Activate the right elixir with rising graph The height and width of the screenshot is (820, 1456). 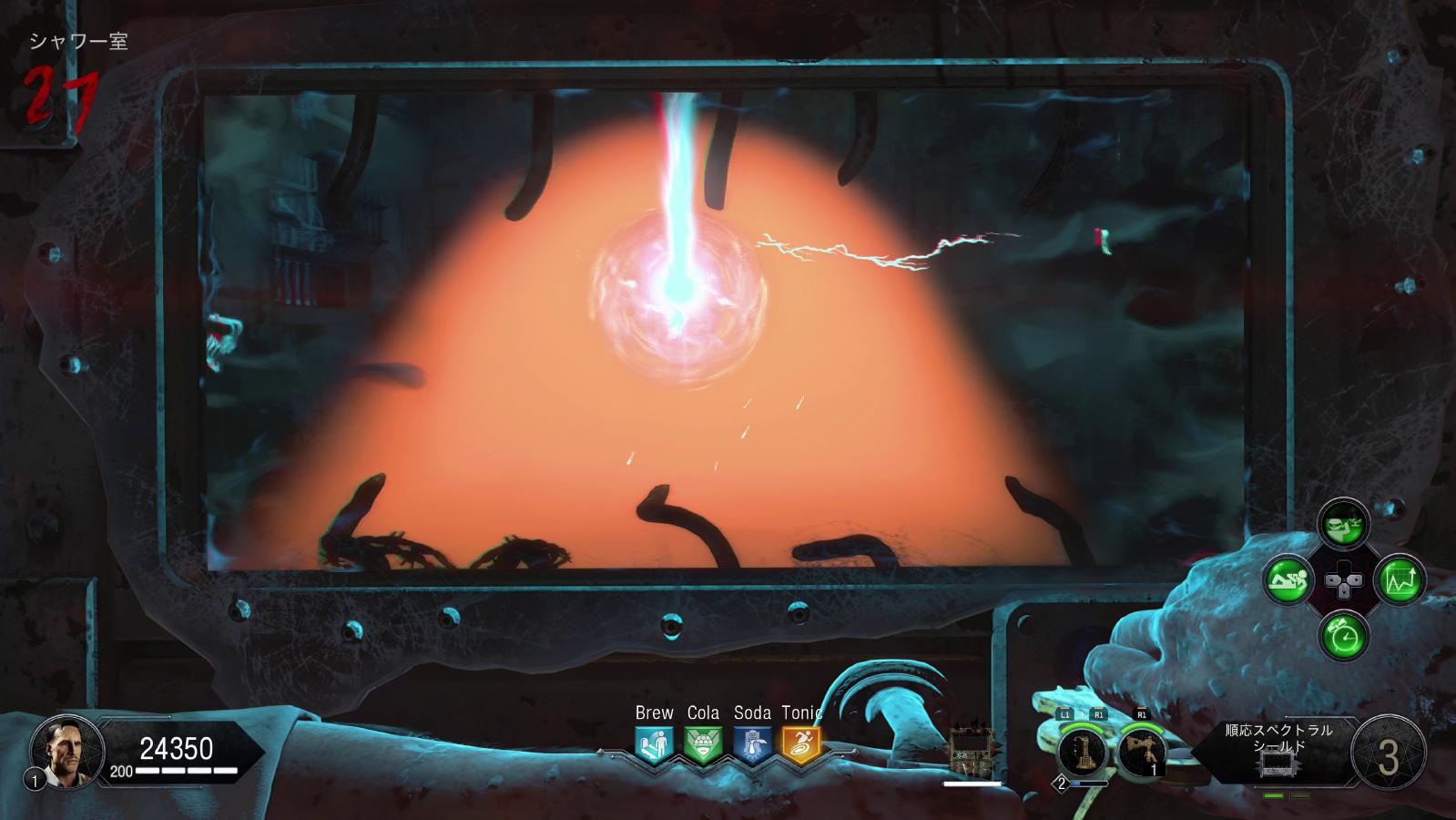(1400, 579)
